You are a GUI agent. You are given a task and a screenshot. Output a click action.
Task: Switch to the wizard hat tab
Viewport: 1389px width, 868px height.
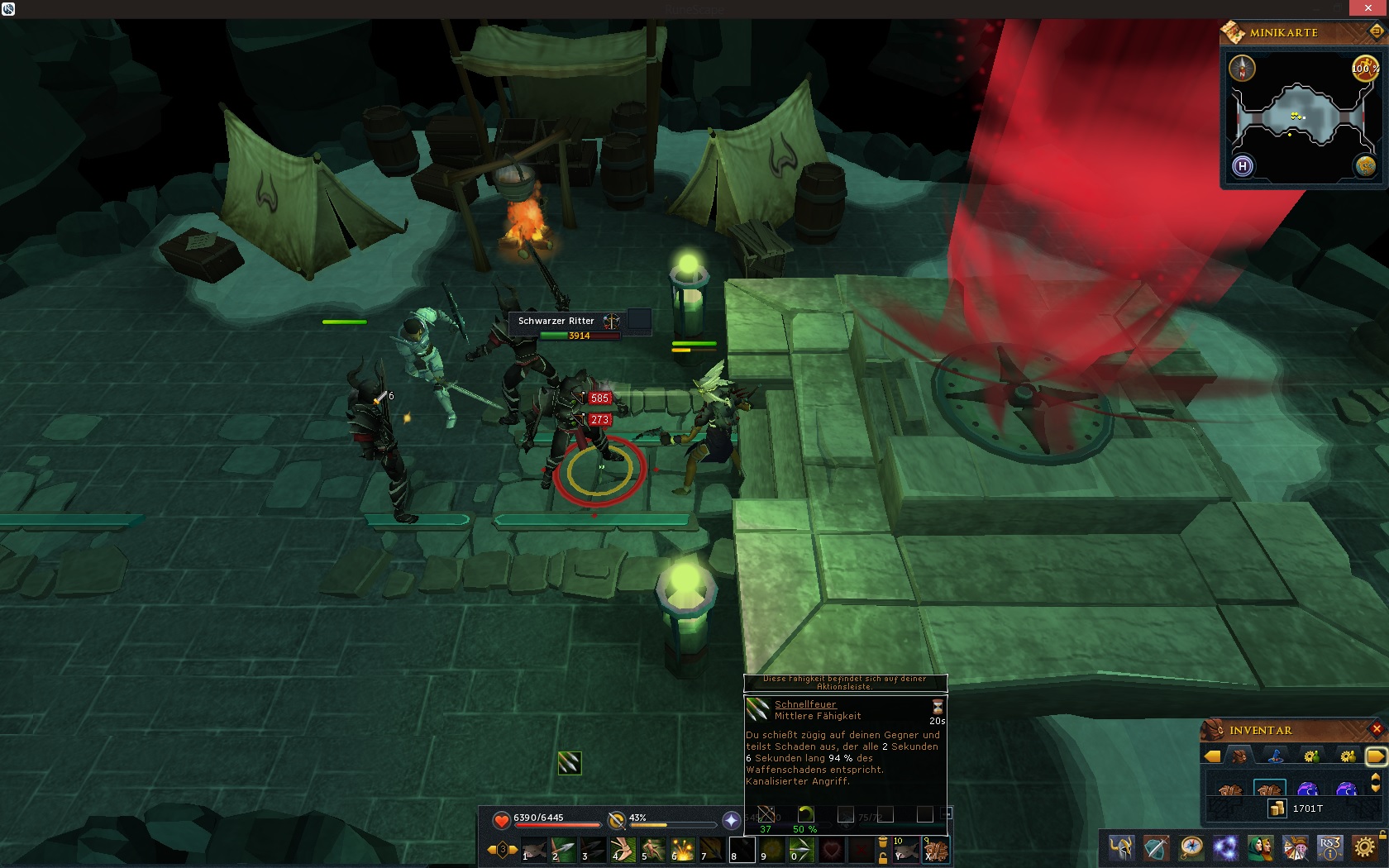pyautogui.click(x=1276, y=756)
